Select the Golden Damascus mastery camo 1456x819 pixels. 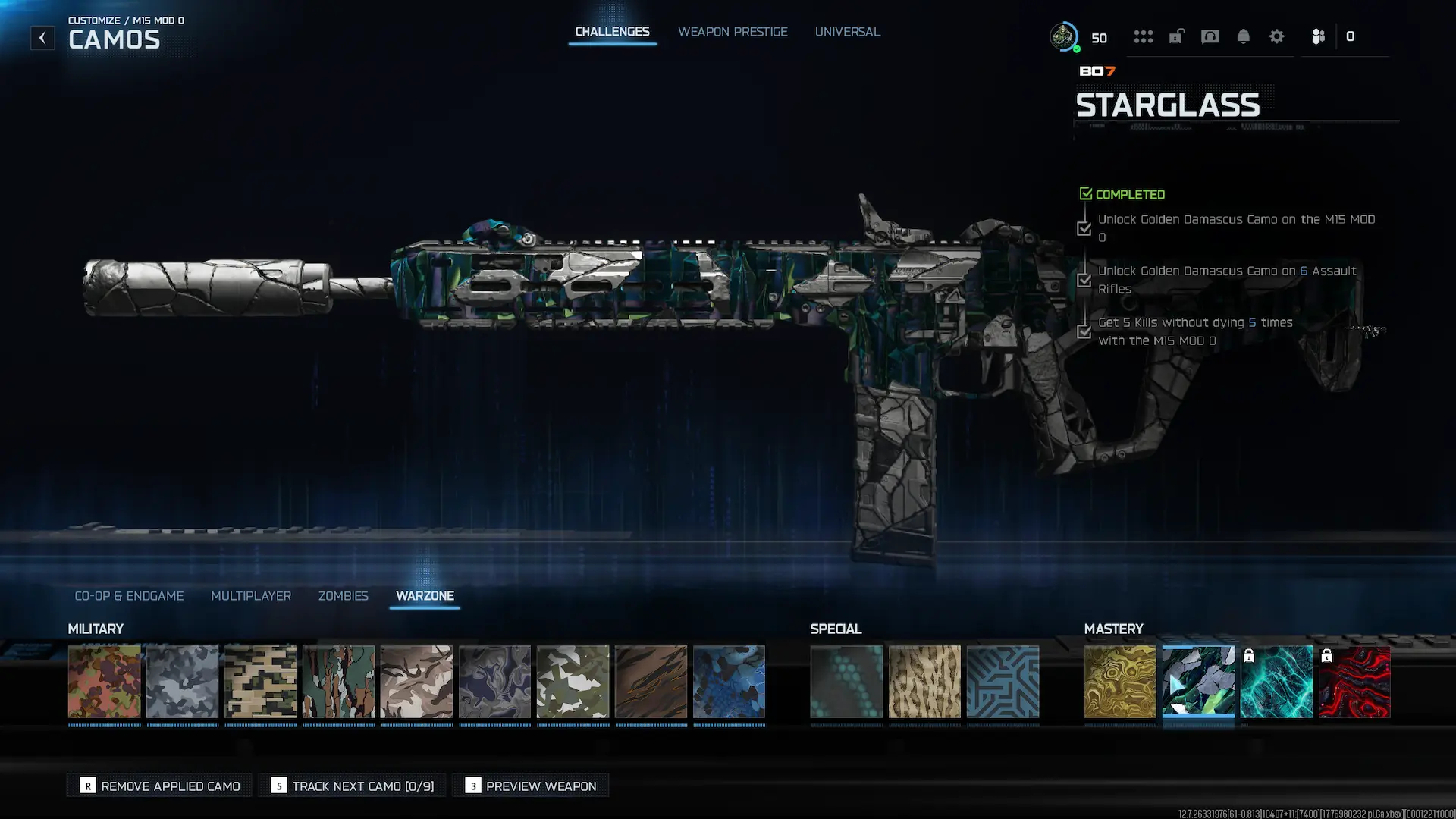[1120, 682]
